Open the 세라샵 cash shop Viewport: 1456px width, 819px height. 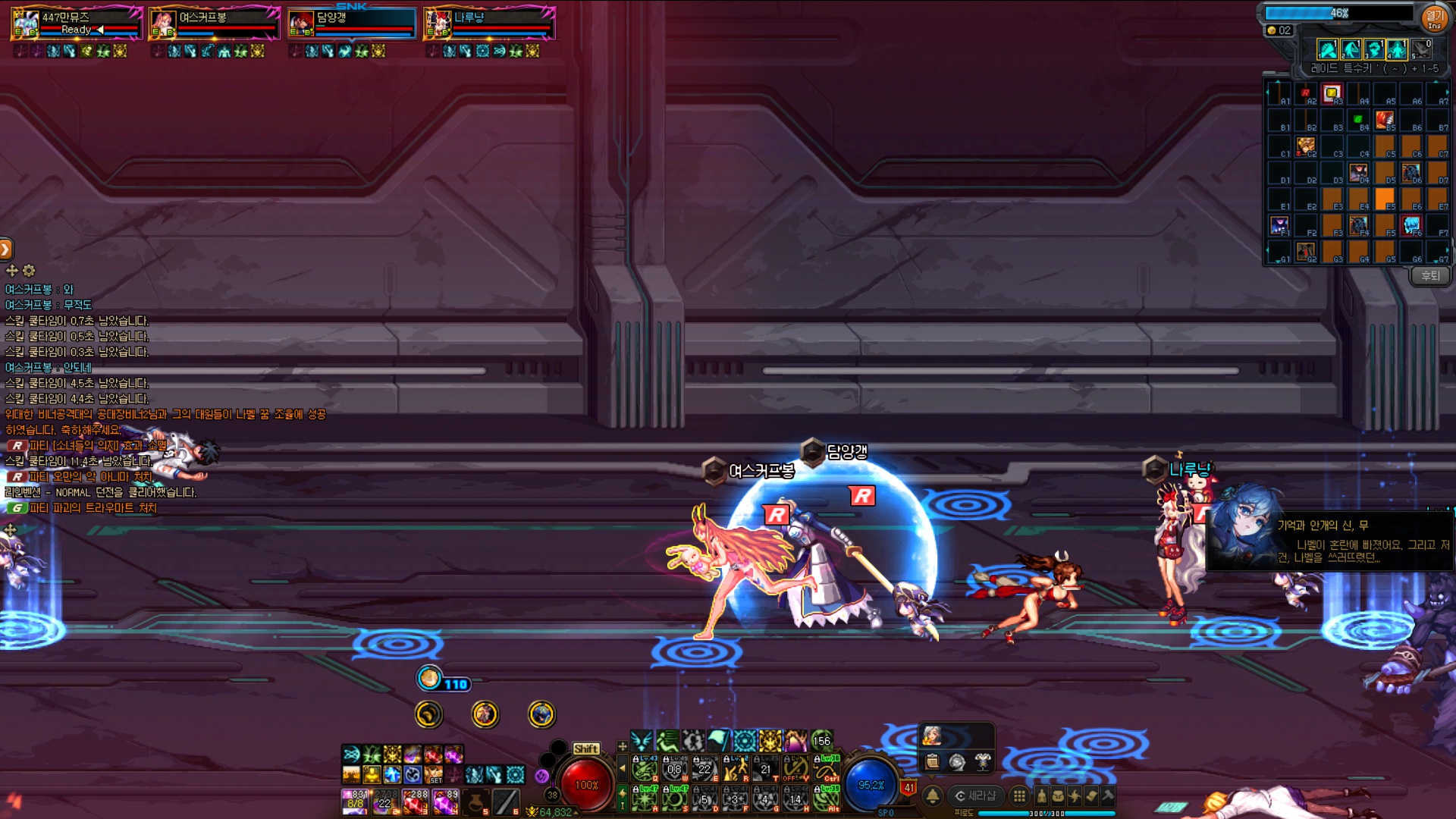(975, 795)
